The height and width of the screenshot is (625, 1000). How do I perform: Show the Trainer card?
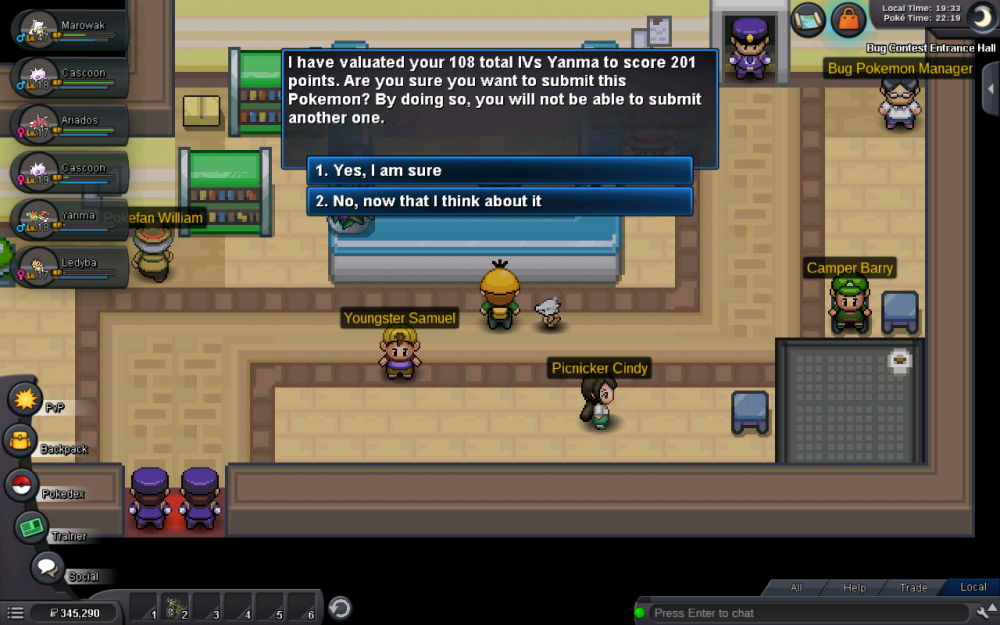tap(31, 526)
